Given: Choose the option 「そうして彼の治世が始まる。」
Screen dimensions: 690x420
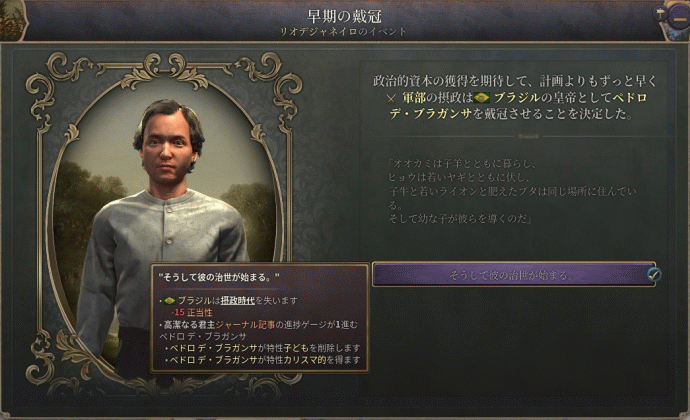Looking at the screenshot, I should [x=514, y=274].
